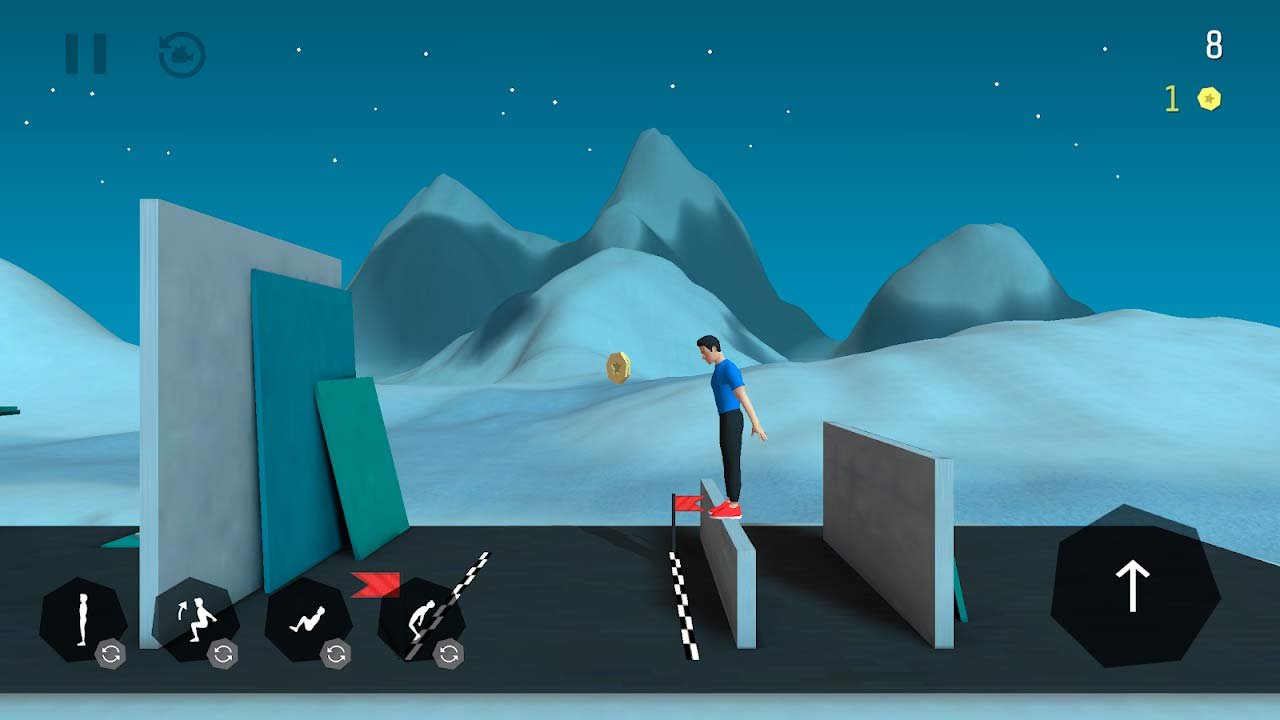Pause the game

coord(86,54)
